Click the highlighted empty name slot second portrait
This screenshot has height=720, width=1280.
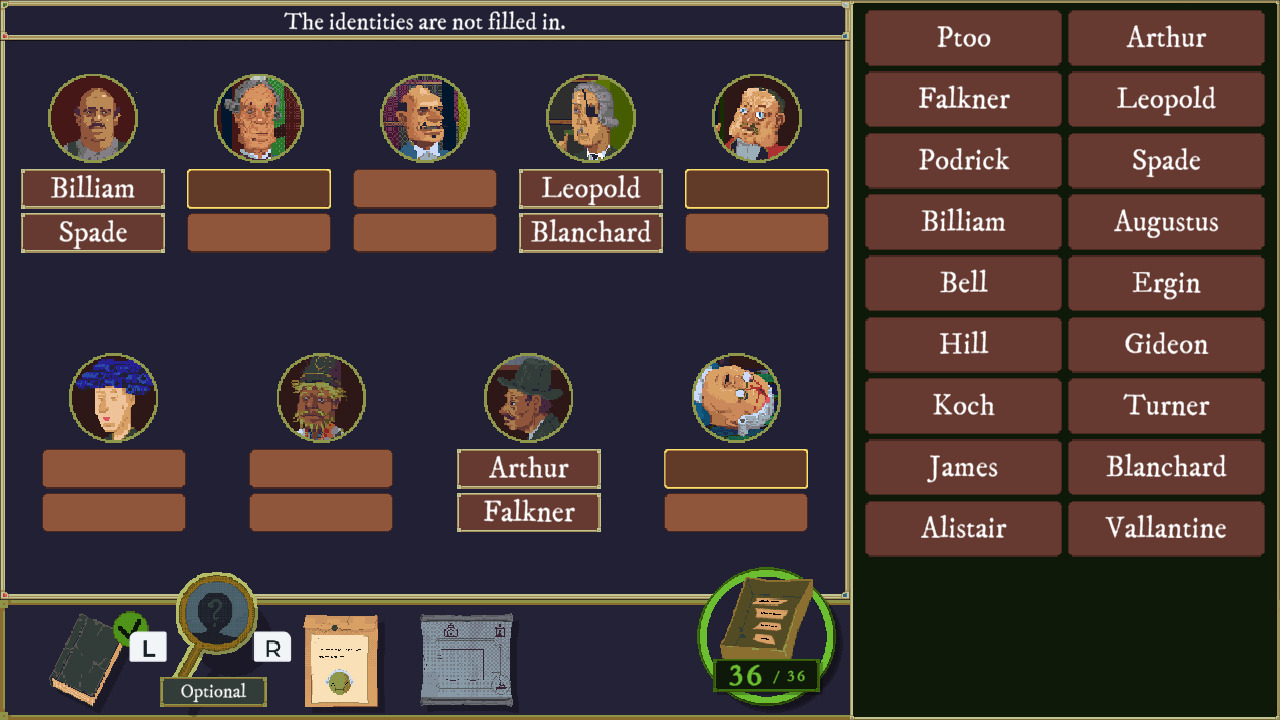click(259, 189)
